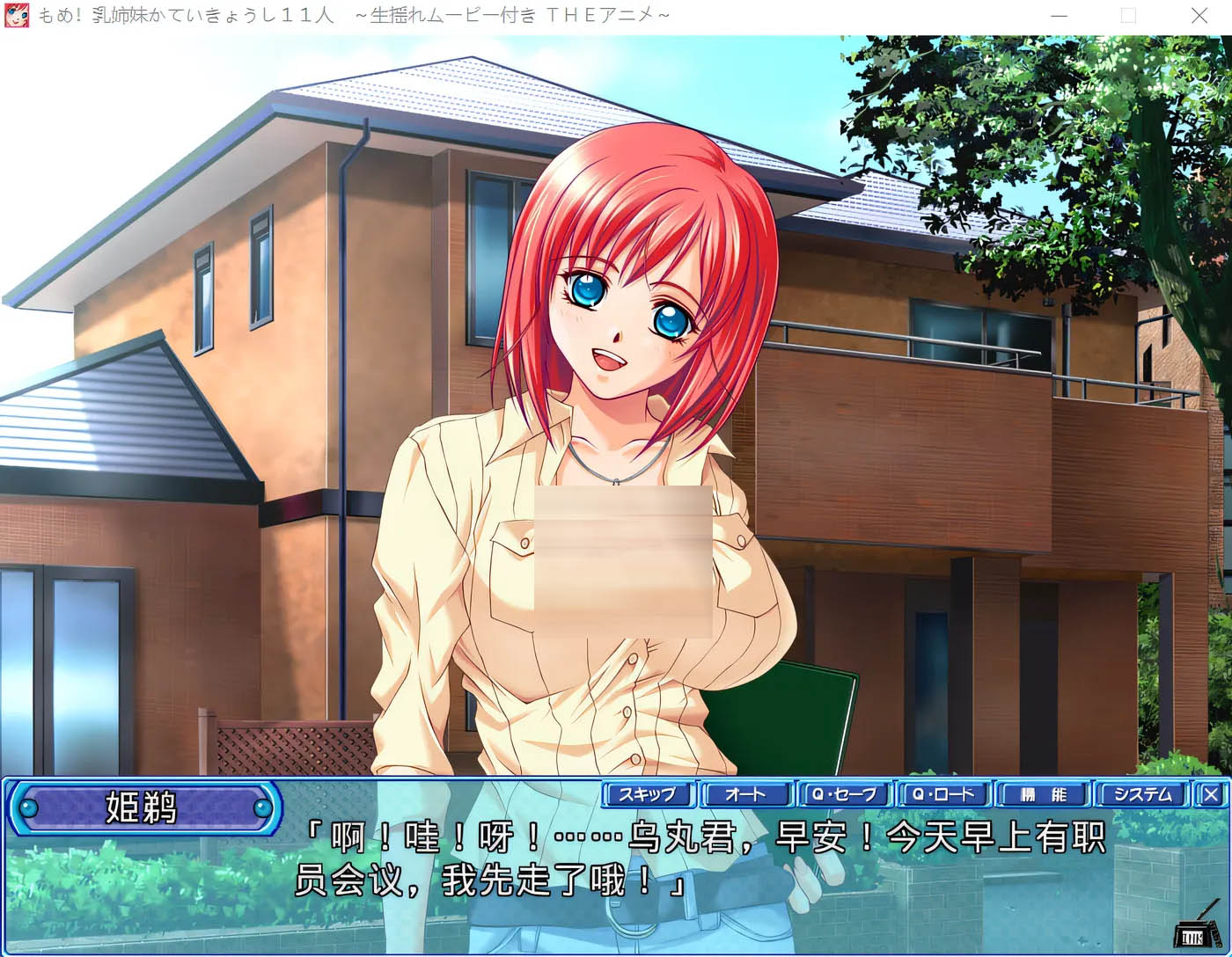Open the システム (System) menu

[1142, 794]
